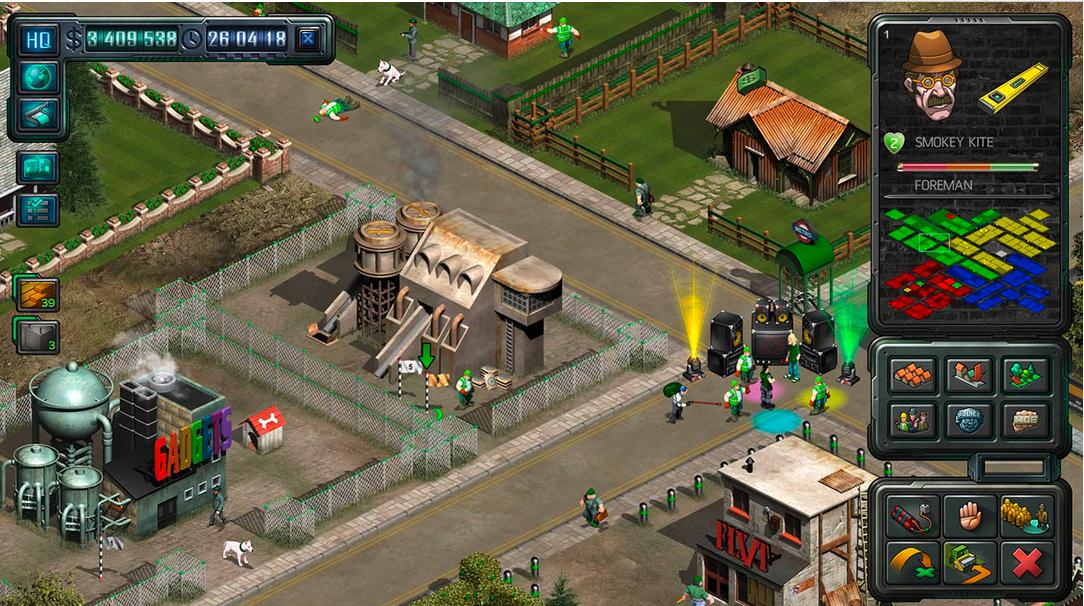This screenshot has height=606, width=1084.
Task: Choose the dynamite demolish action
Action: click(x=914, y=516)
